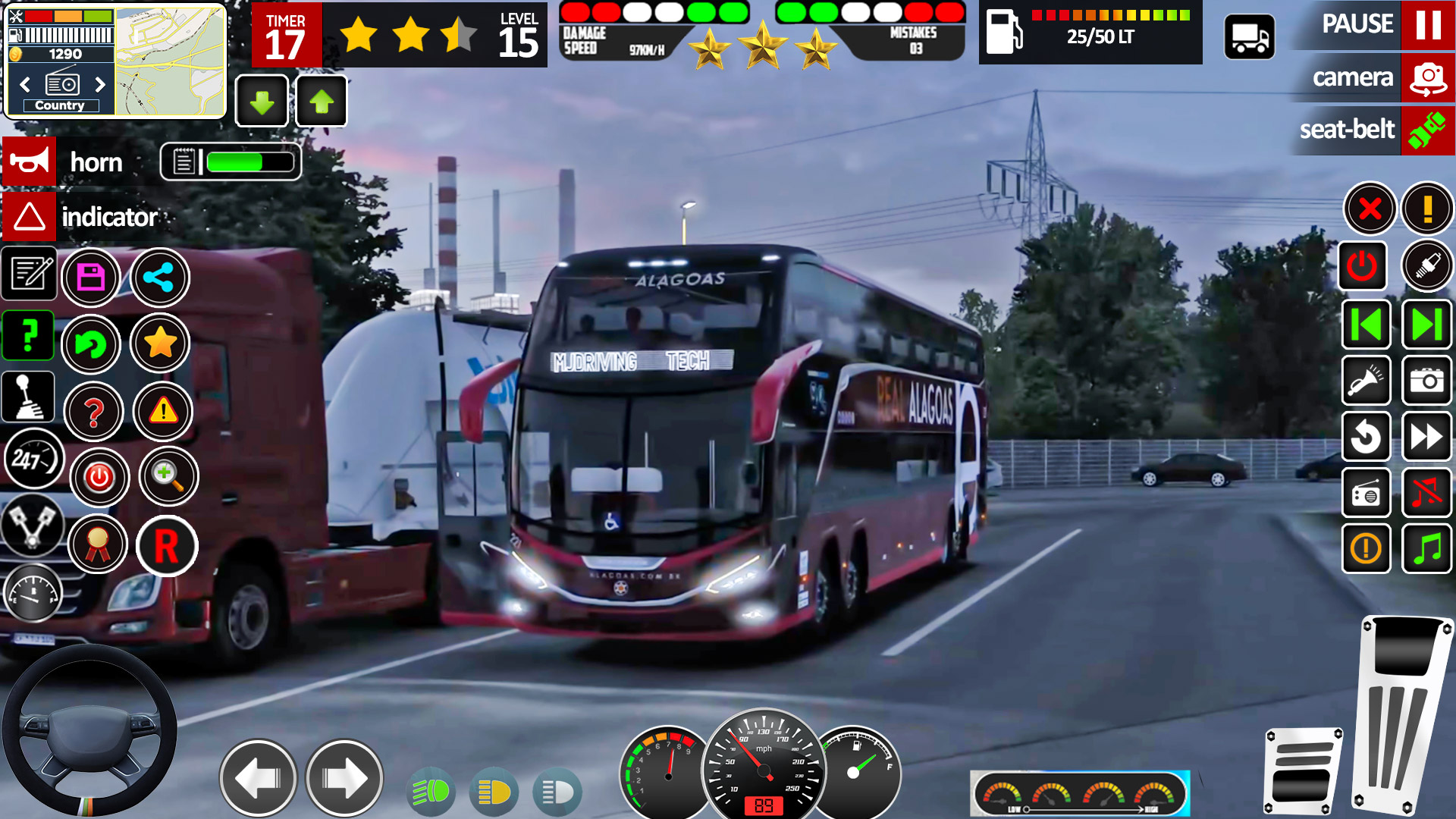Tap the red R reverse button

pyautogui.click(x=167, y=546)
